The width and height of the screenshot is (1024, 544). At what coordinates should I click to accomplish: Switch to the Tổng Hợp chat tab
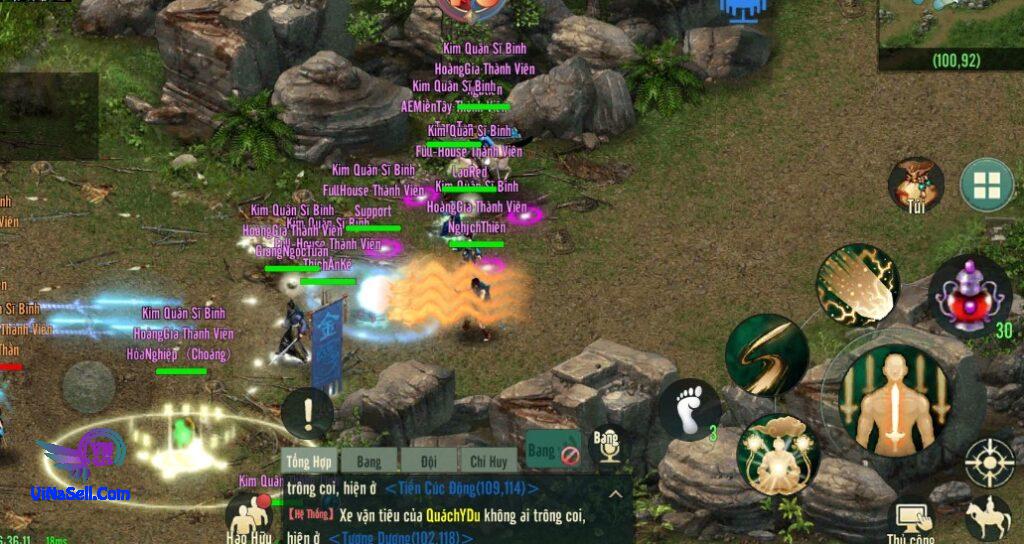(x=308, y=460)
